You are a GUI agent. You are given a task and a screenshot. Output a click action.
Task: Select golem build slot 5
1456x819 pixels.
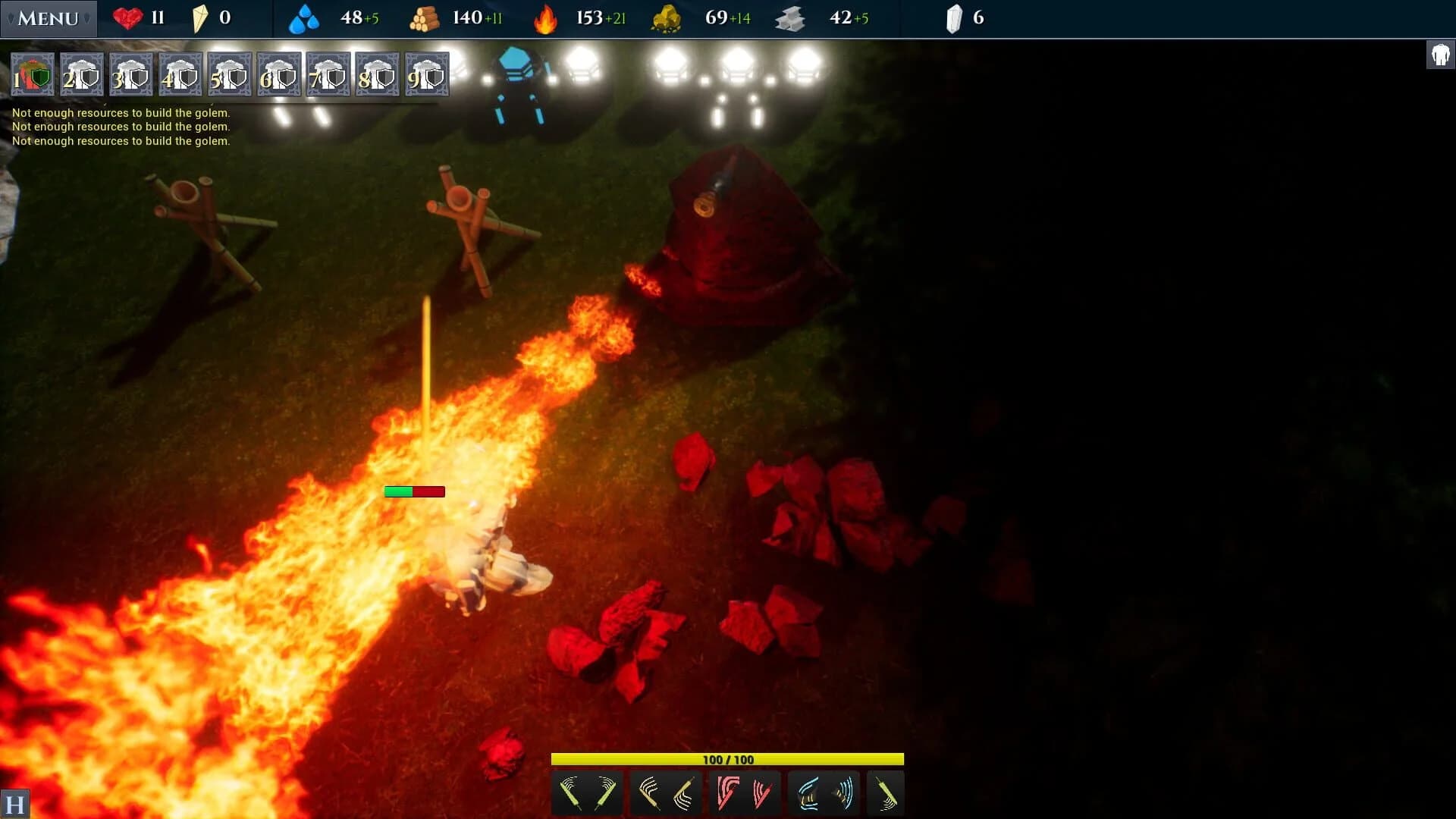click(230, 74)
